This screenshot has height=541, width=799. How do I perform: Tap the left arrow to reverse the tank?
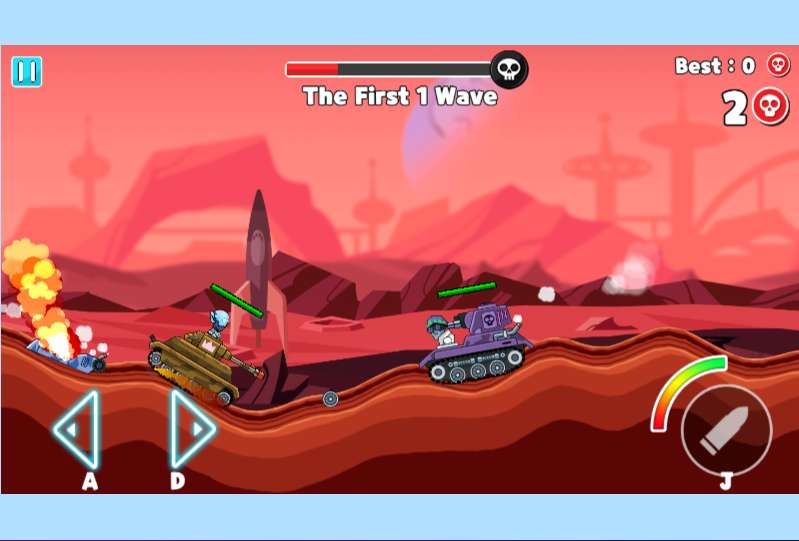click(77, 429)
